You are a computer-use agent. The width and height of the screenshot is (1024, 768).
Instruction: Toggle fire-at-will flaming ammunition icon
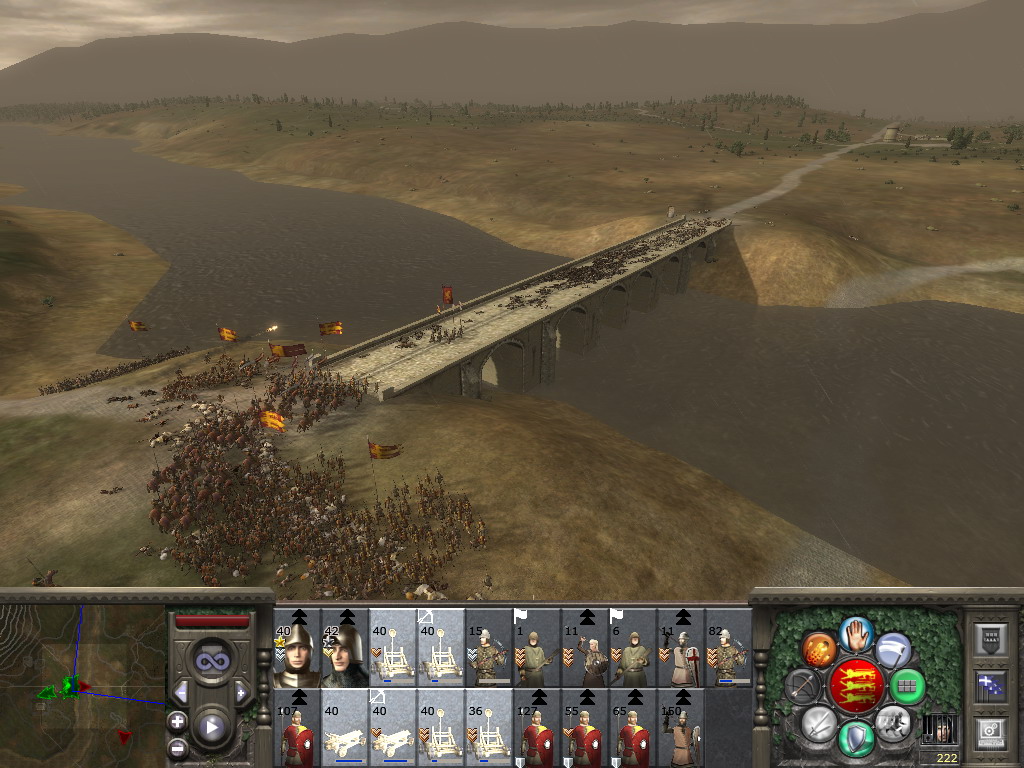click(x=819, y=650)
